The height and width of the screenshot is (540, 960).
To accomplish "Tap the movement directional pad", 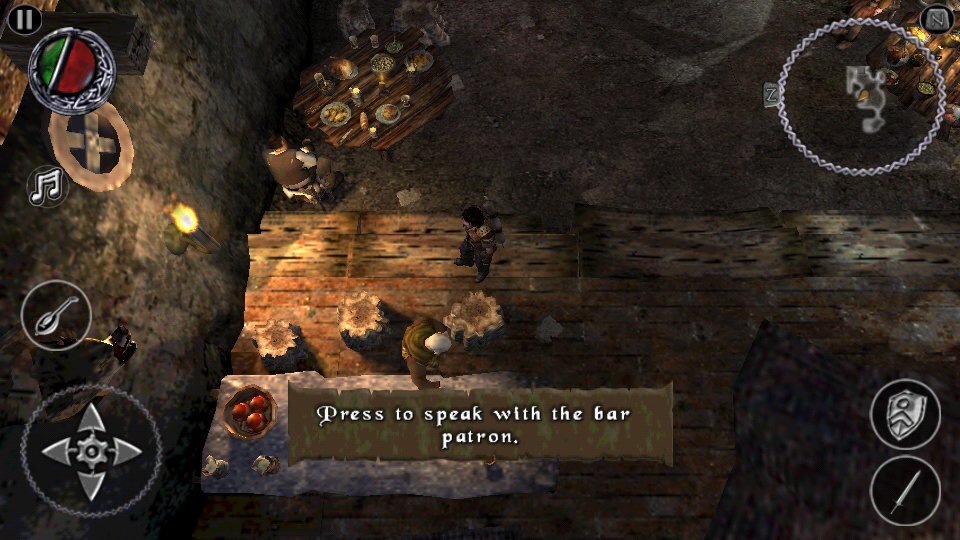I will tap(91, 452).
